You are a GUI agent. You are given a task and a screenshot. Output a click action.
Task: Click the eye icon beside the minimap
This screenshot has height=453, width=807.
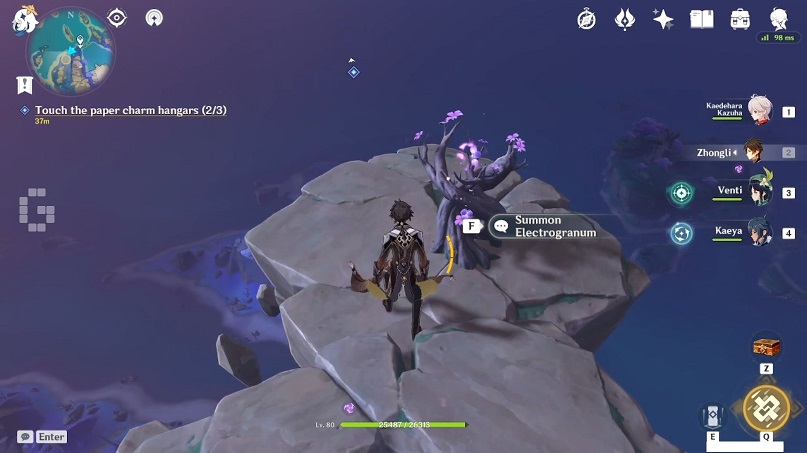(117, 17)
